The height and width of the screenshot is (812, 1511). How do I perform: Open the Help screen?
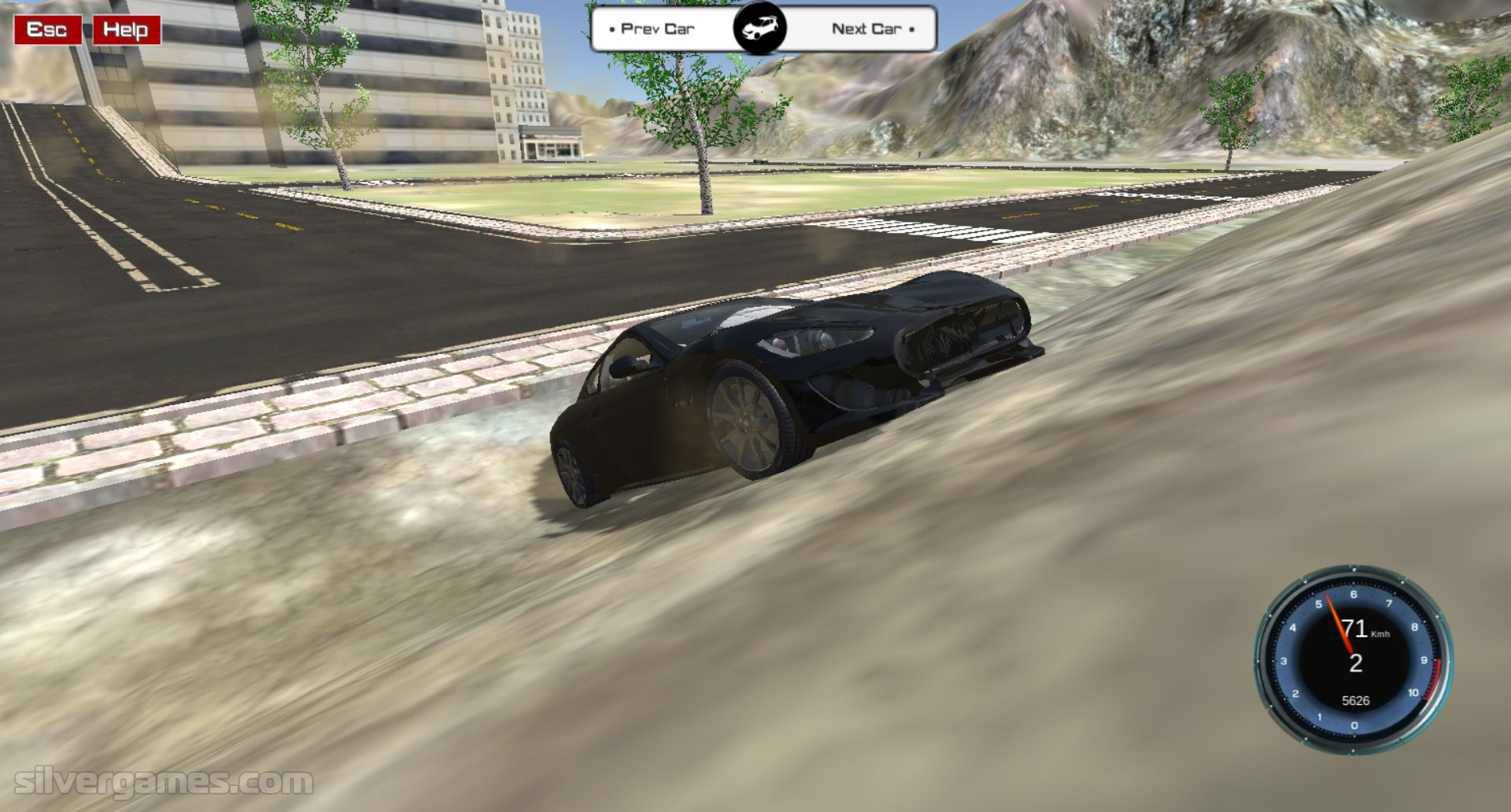click(126, 30)
